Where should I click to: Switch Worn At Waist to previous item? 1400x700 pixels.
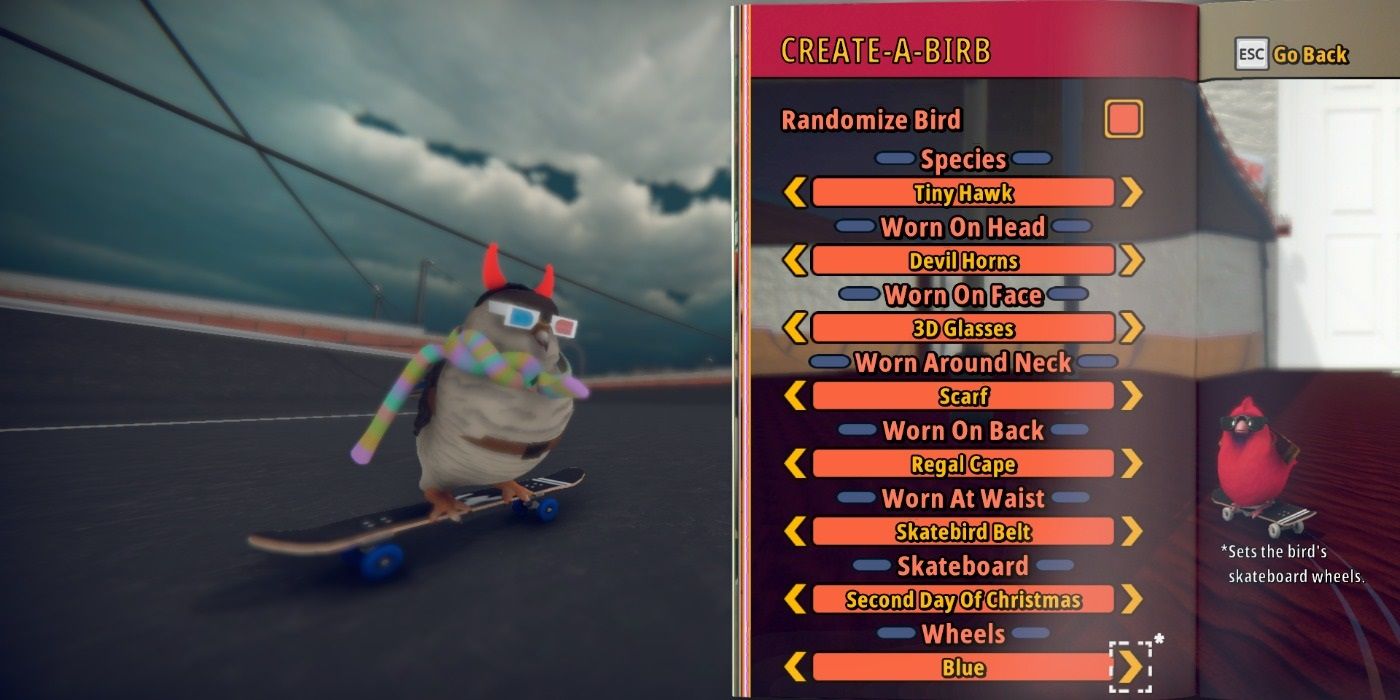click(795, 532)
